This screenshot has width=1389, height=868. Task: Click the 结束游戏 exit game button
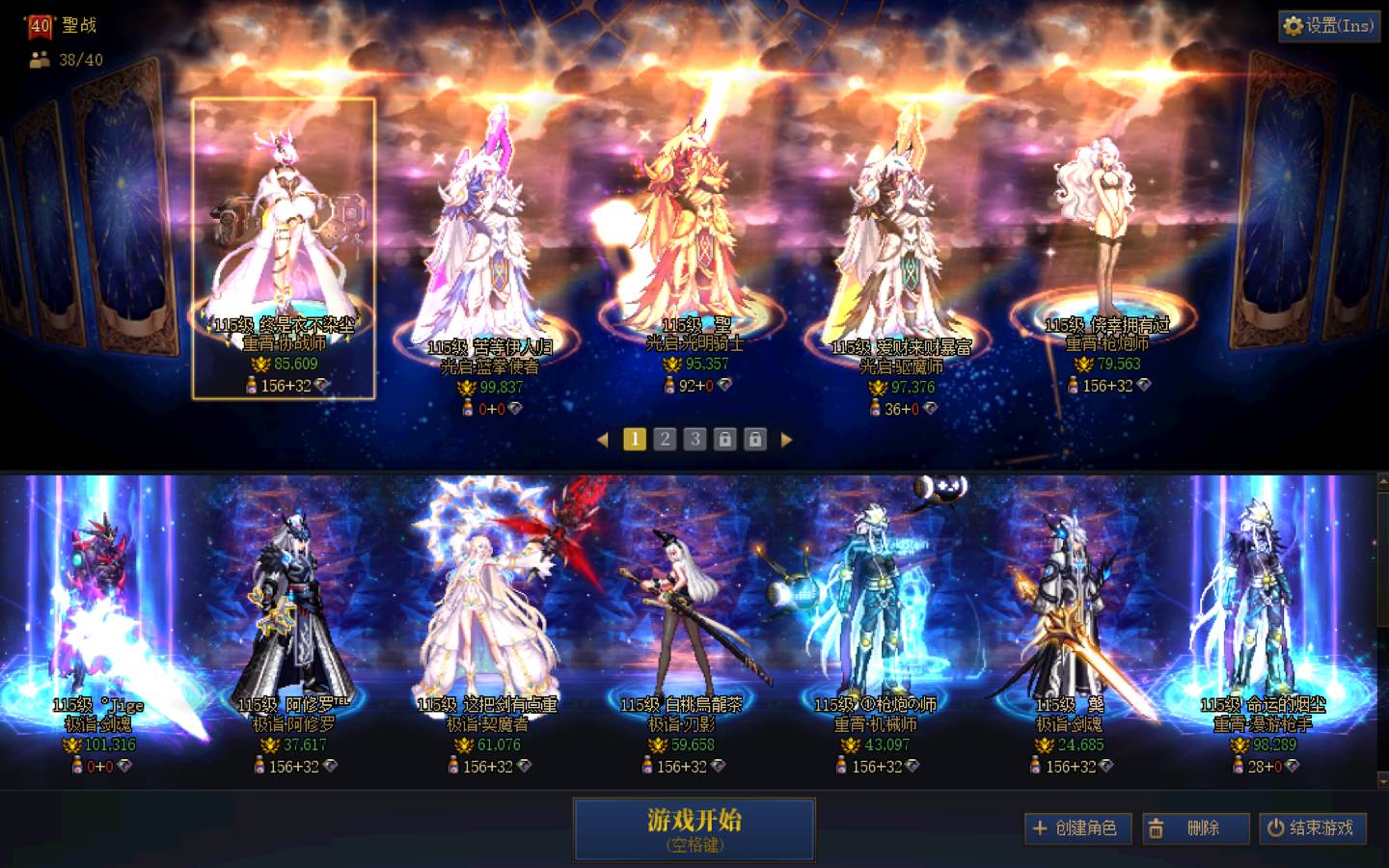click(1312, 828)
